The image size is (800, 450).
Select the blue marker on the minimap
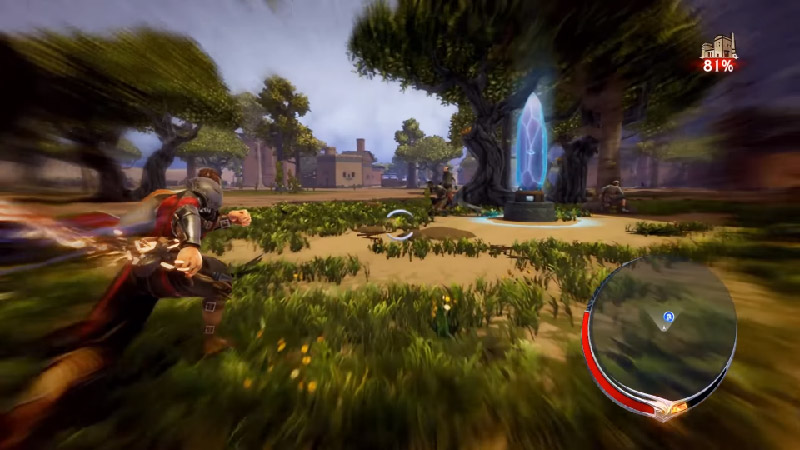click(668, 318)
